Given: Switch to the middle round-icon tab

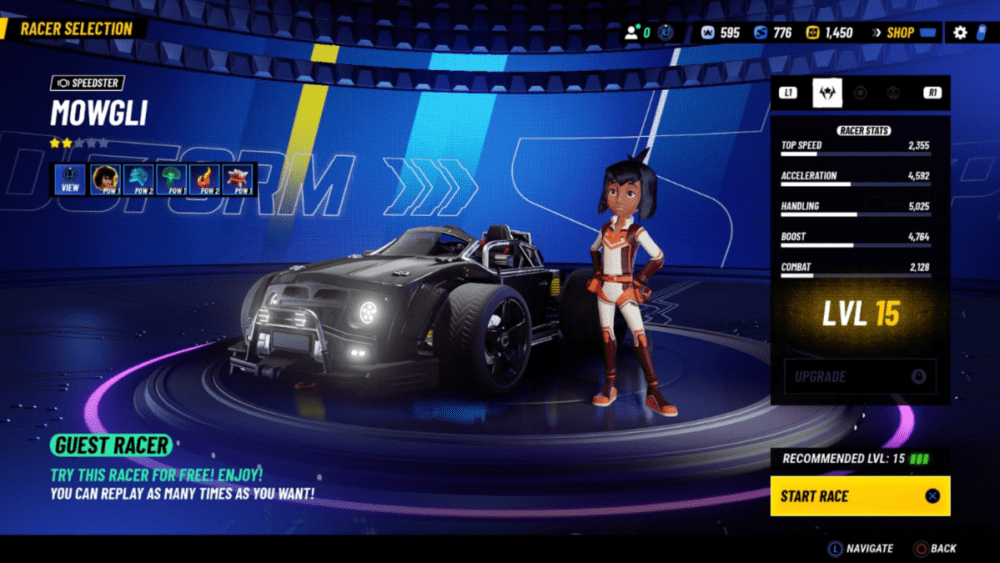Looking at the screenshot, I should (860, 93).
